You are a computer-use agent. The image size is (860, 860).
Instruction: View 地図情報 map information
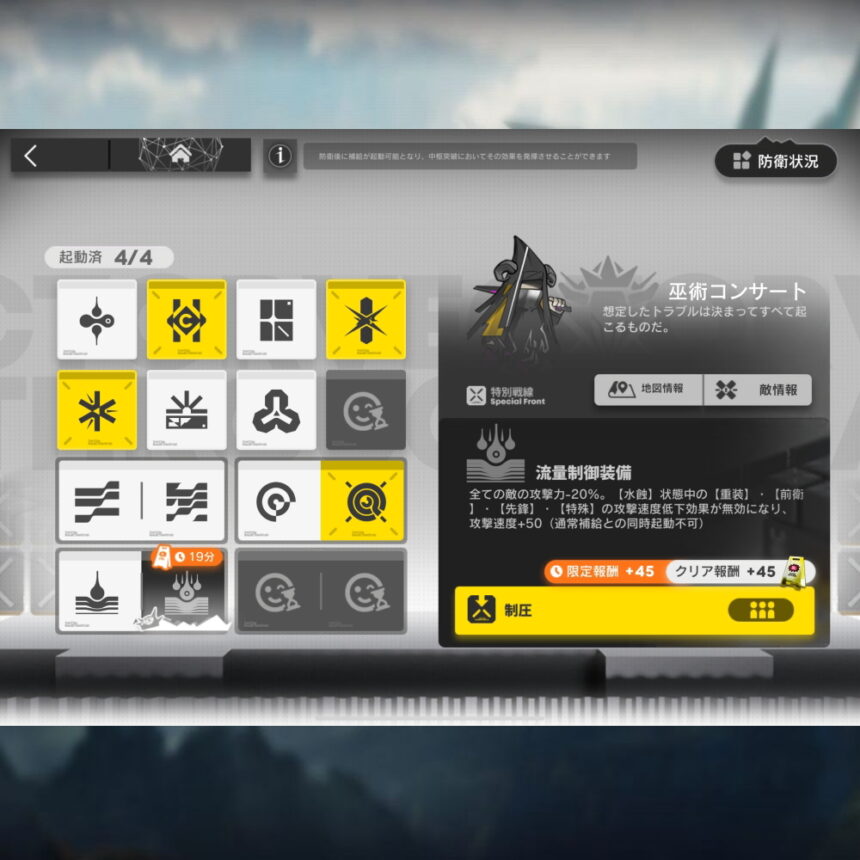648,390
